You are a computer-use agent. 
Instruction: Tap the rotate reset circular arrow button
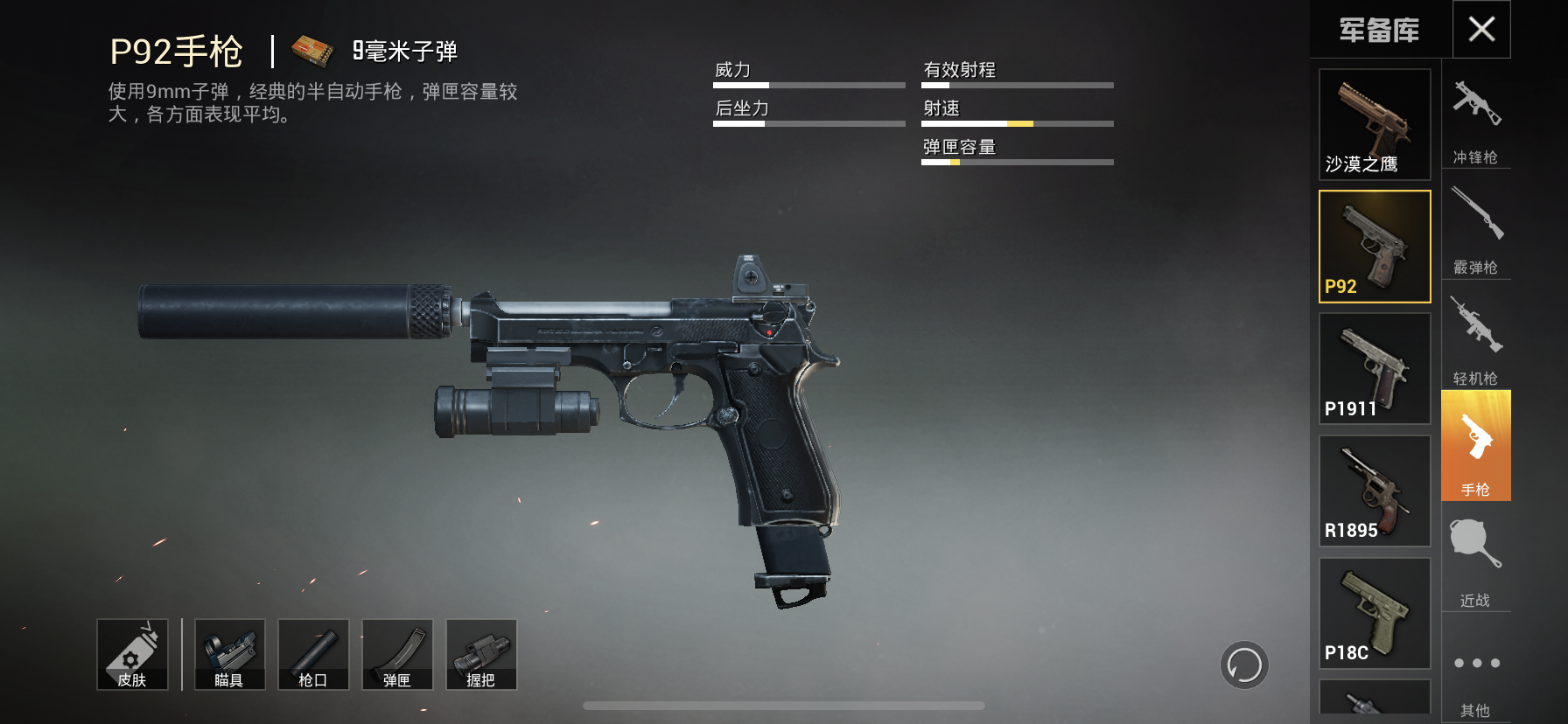point(1242,665)
